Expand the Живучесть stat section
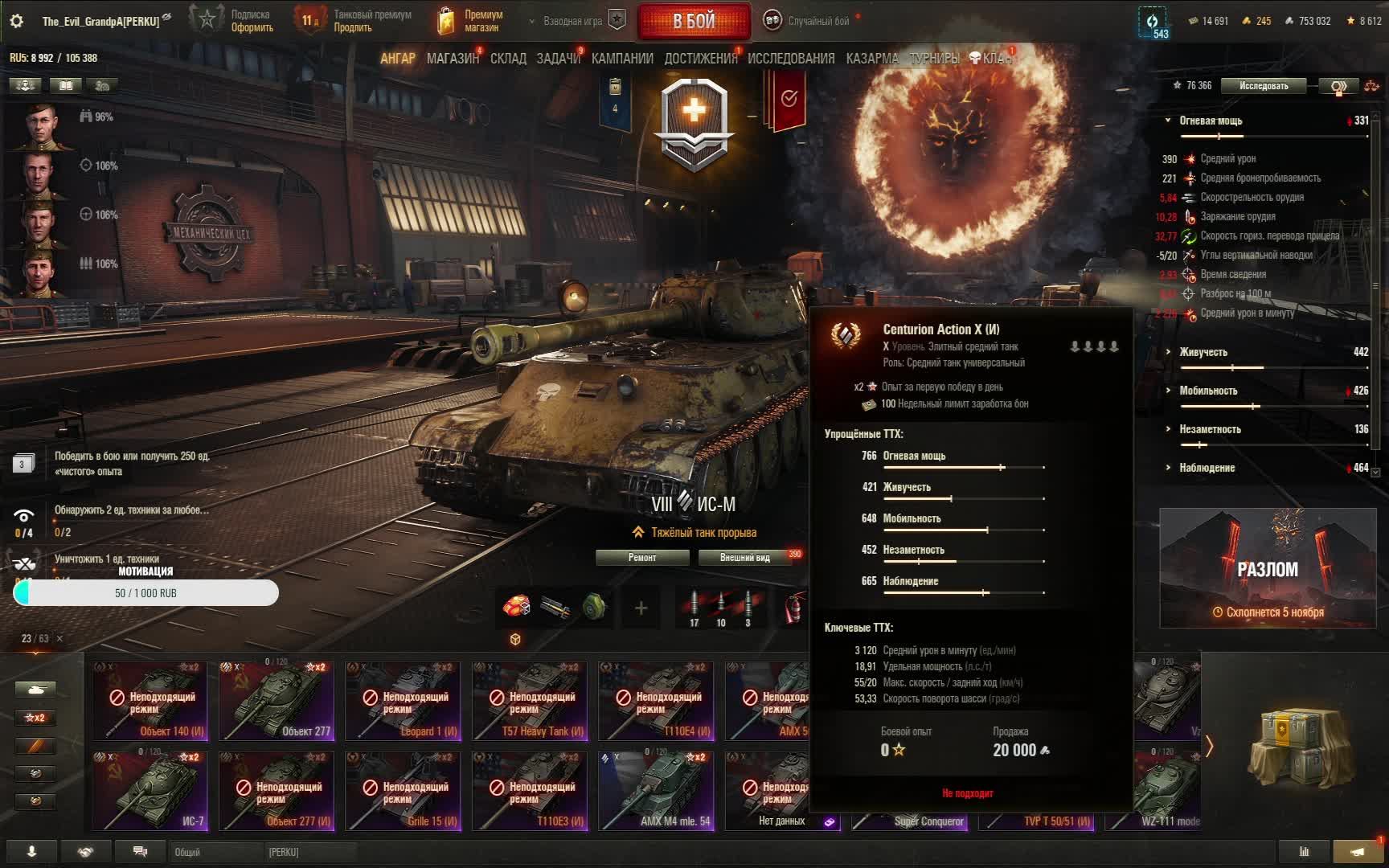 (1203, 352)
